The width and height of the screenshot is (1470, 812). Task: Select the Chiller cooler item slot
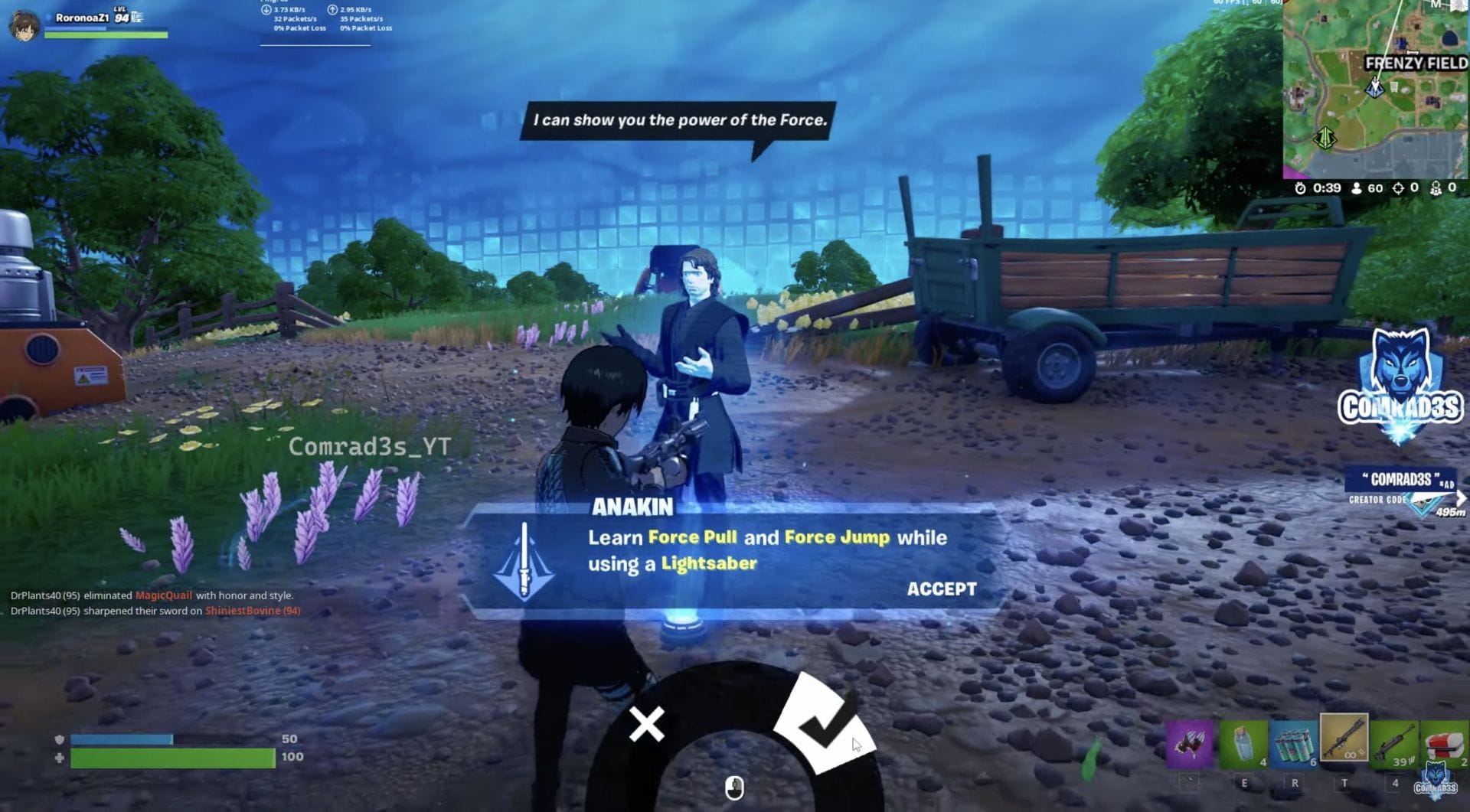pos(1447,742)
